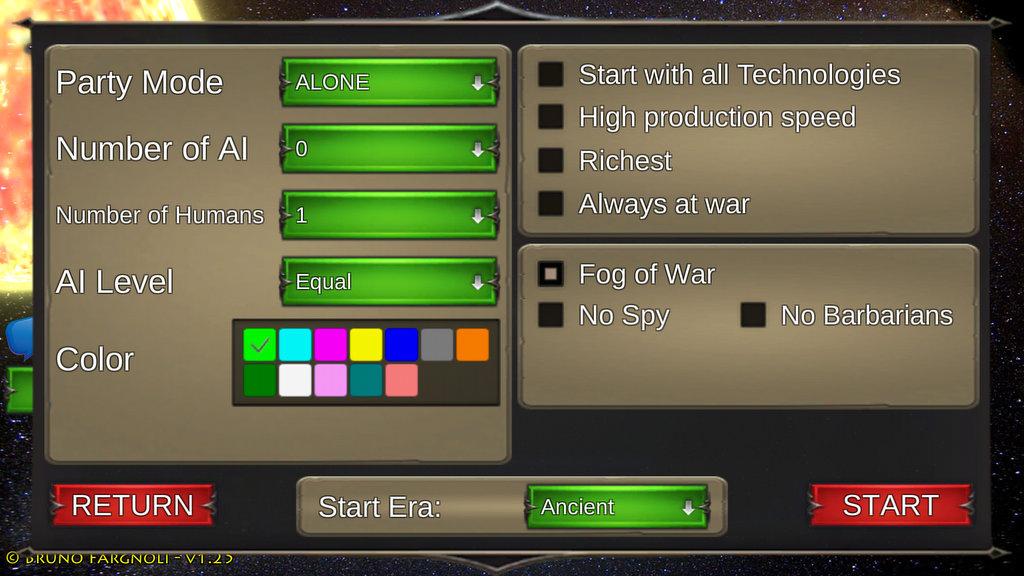Enable the No Spy option

click(551, 315)
